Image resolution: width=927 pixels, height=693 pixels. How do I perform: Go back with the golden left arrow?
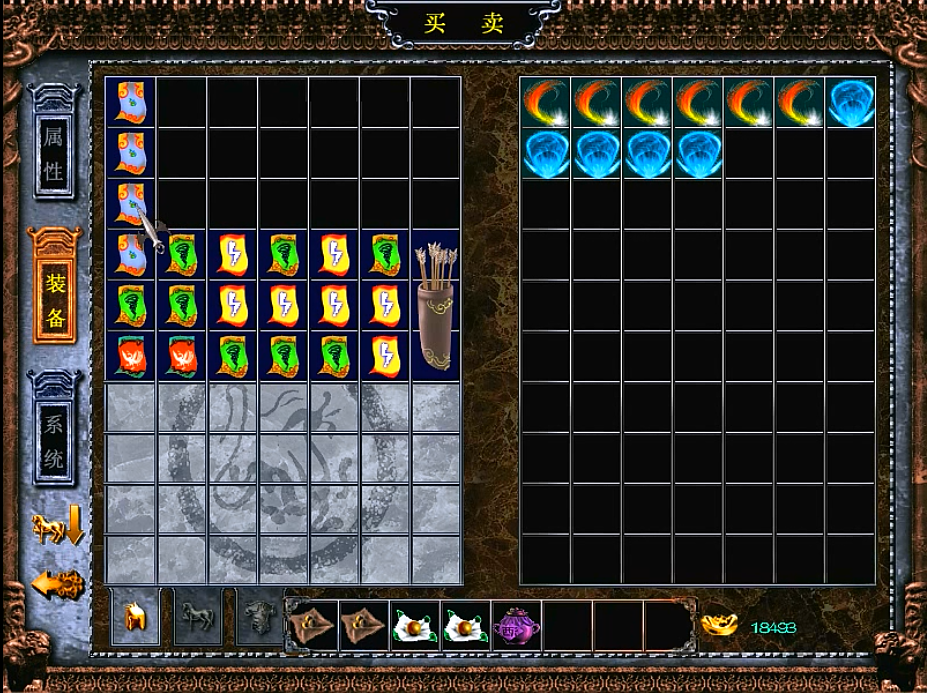click(57, 585)
